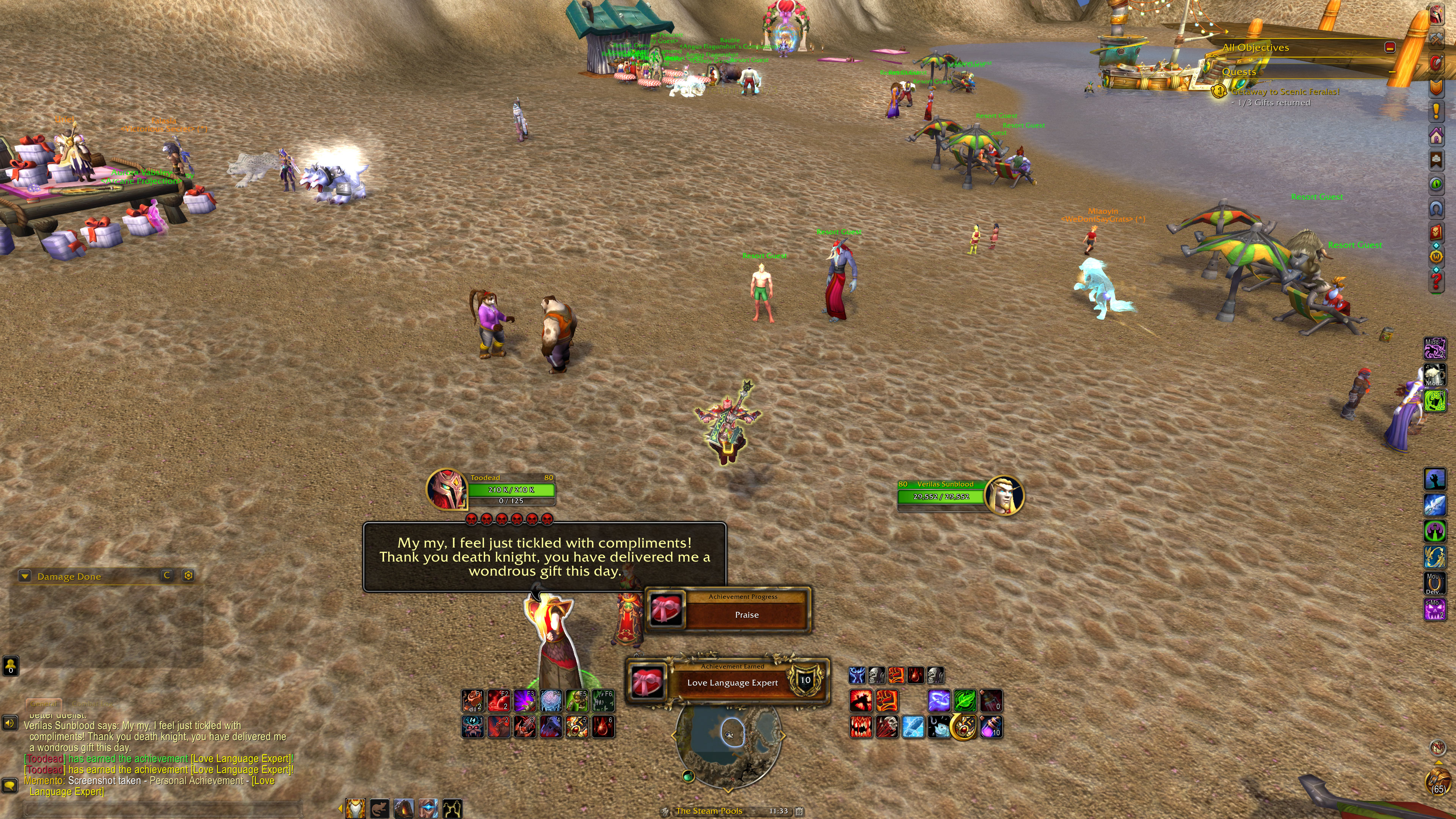Open the social friends button
This screenshot has height=819, width=1456.
coord(11,666)
